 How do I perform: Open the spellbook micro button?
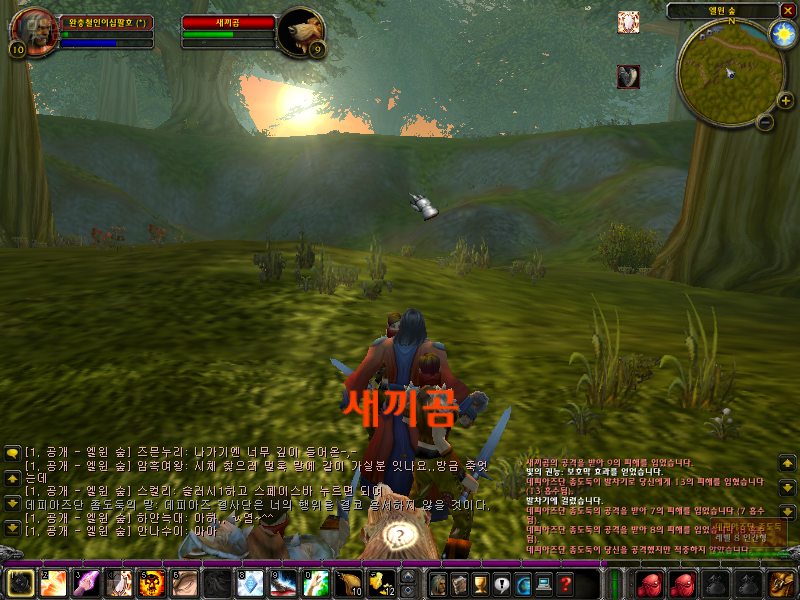[459, 584]
